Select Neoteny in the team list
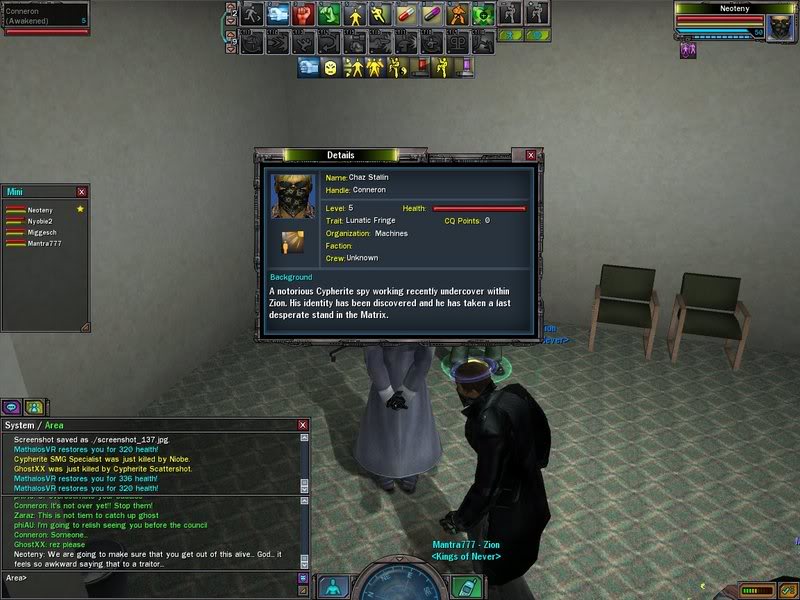 [x=40, y=210]
